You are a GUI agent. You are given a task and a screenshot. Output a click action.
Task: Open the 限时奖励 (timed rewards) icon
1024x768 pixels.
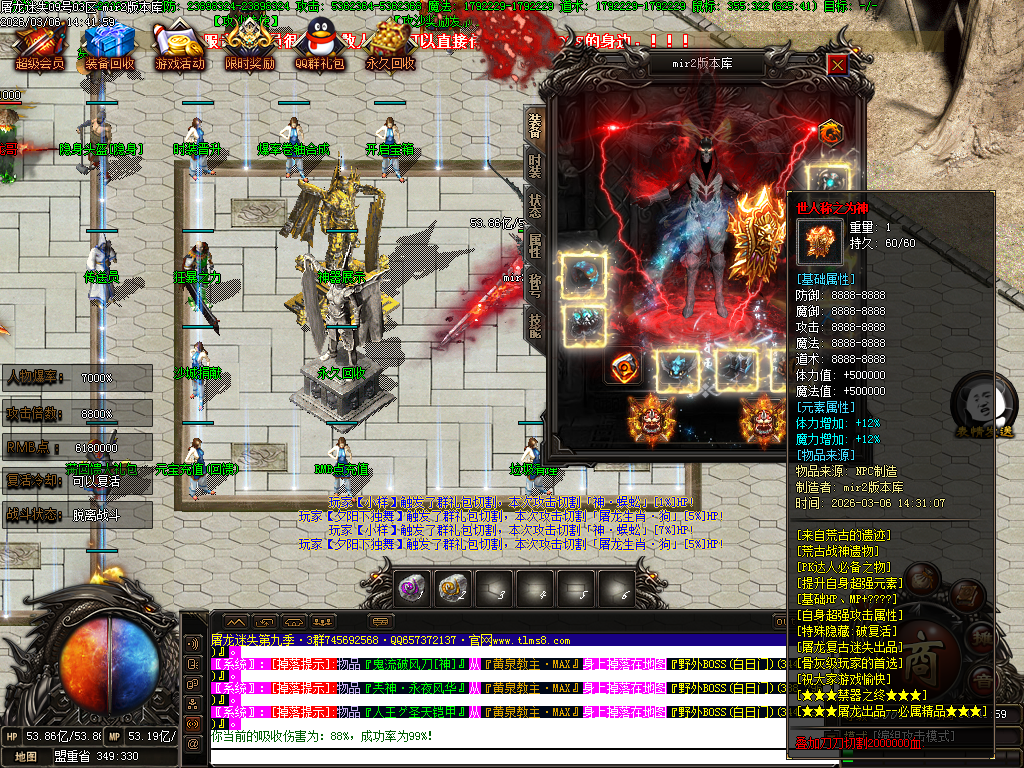click(x=249, y=45)
